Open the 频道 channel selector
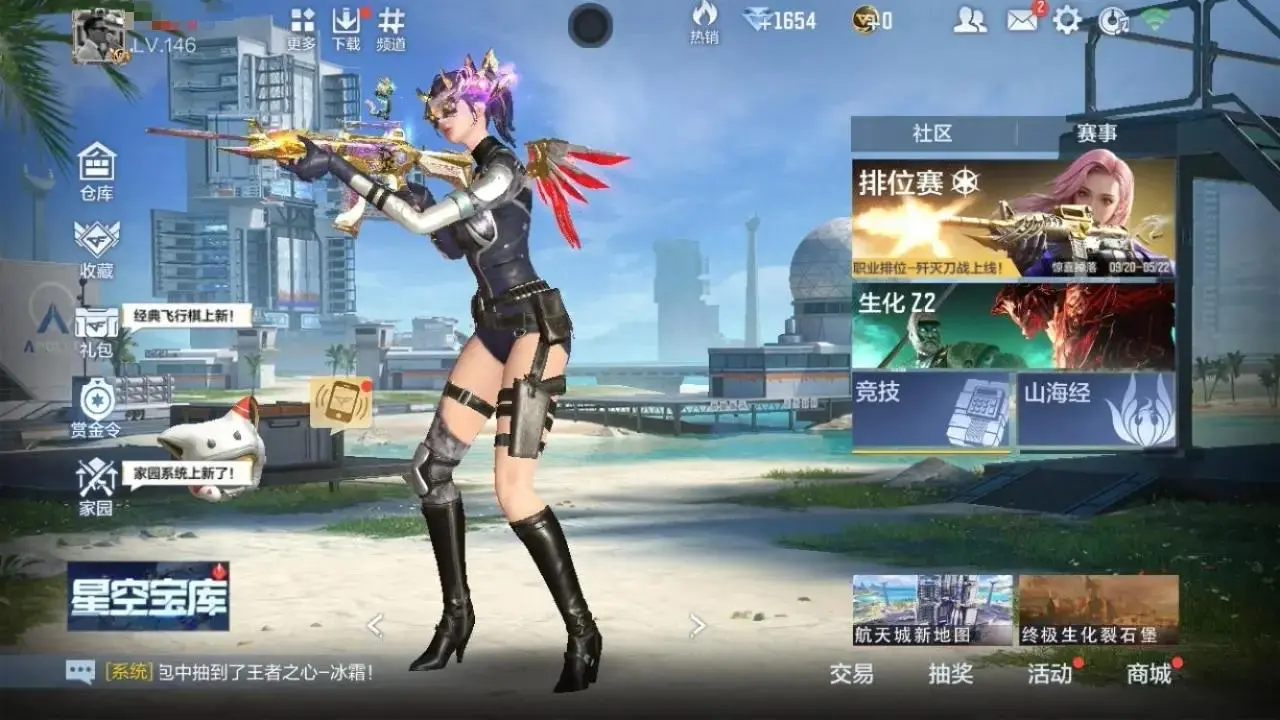Viewport: 1280px width, 720px height. 392,26
